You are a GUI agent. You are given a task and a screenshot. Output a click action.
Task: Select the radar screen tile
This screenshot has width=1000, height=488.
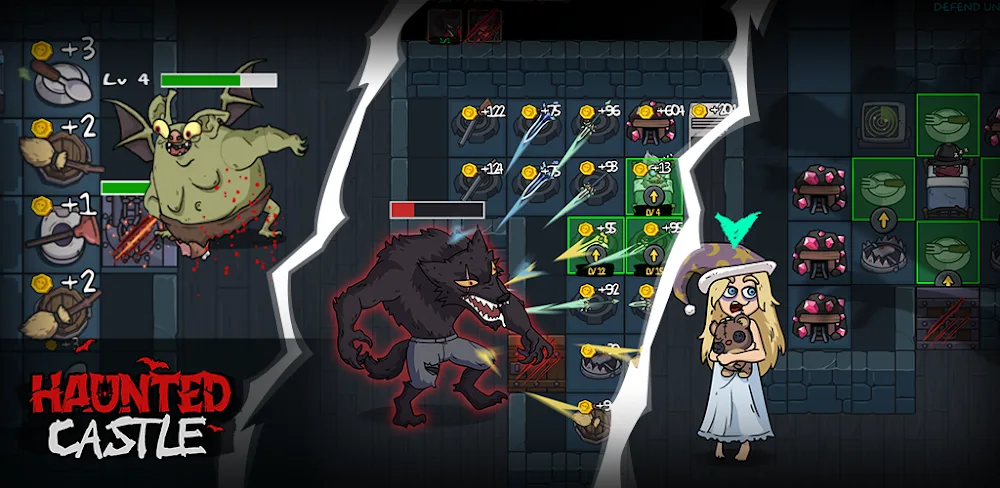881,122
